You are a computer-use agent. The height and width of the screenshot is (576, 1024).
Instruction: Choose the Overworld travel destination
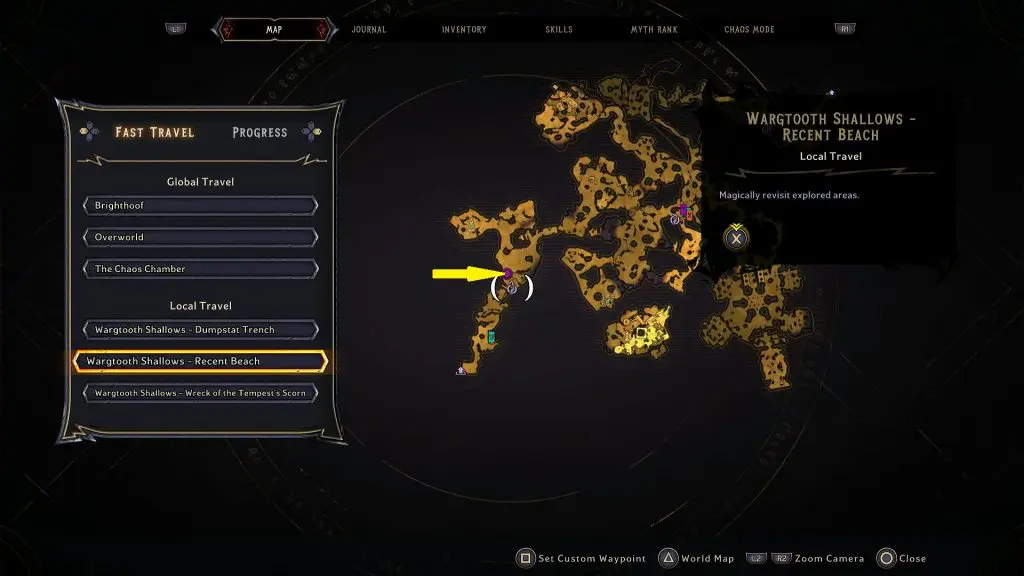200,238
